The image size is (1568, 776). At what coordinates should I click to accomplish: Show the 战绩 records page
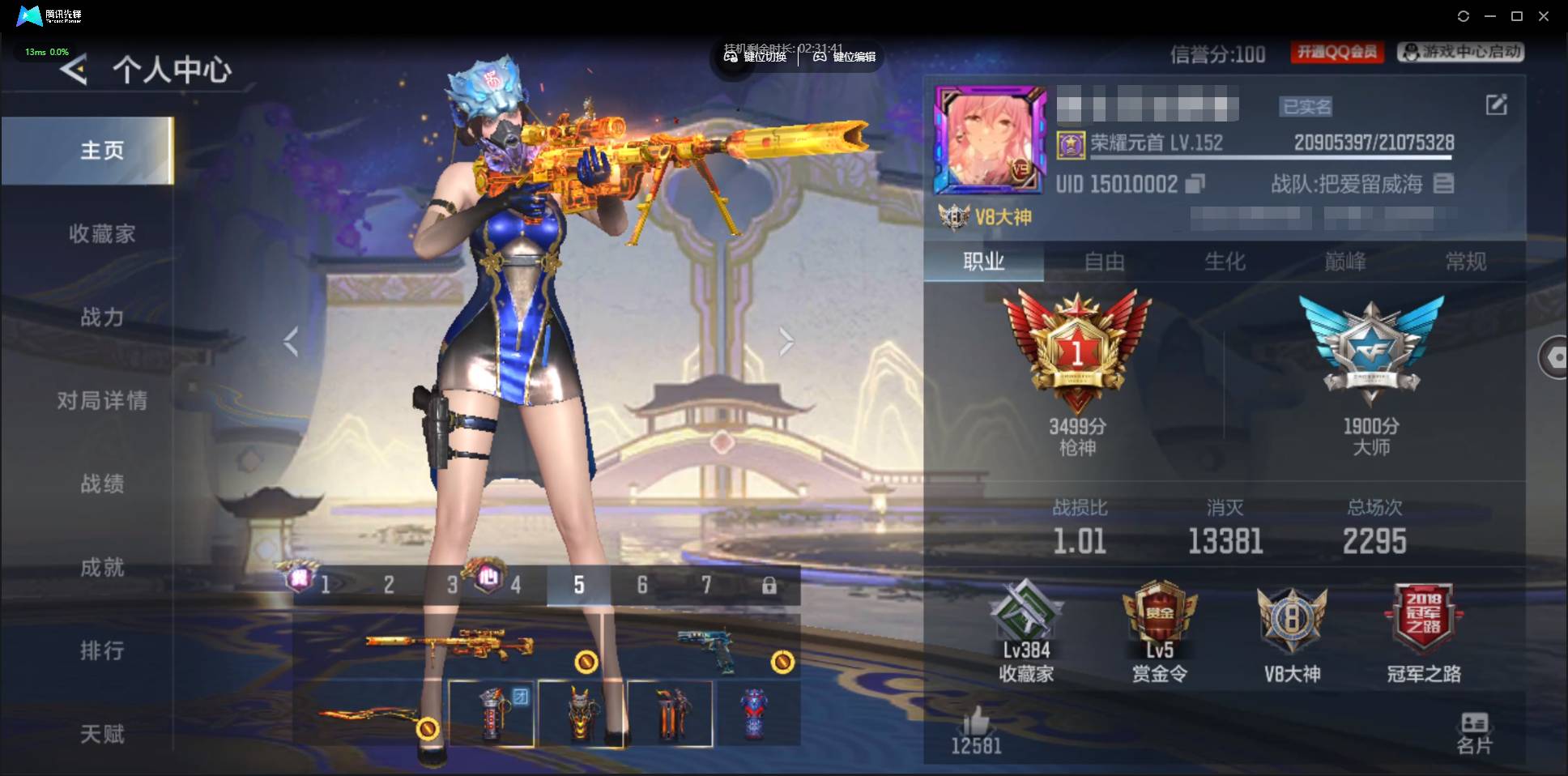coord(102,484)
